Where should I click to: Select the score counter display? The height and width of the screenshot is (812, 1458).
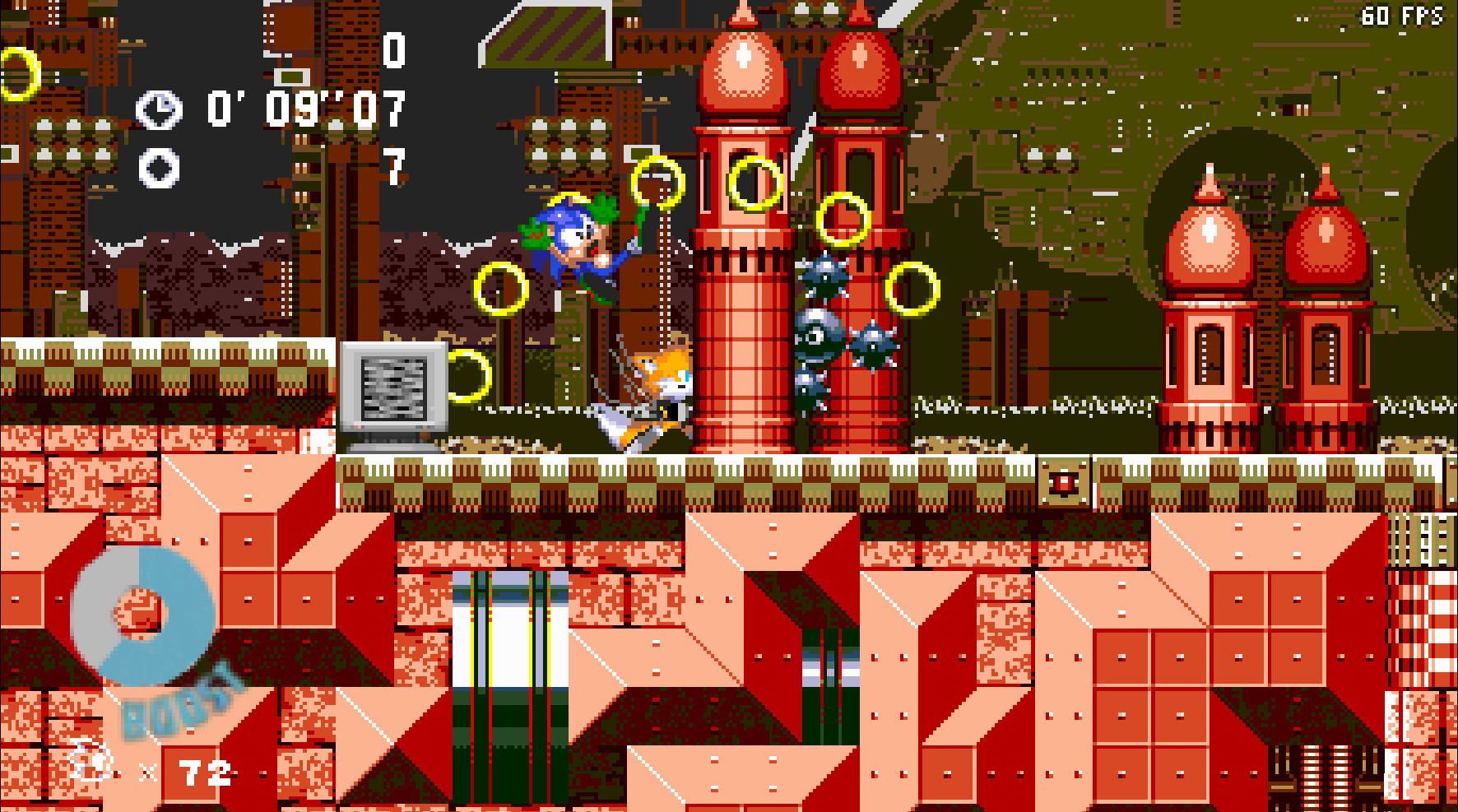point(392,51)
